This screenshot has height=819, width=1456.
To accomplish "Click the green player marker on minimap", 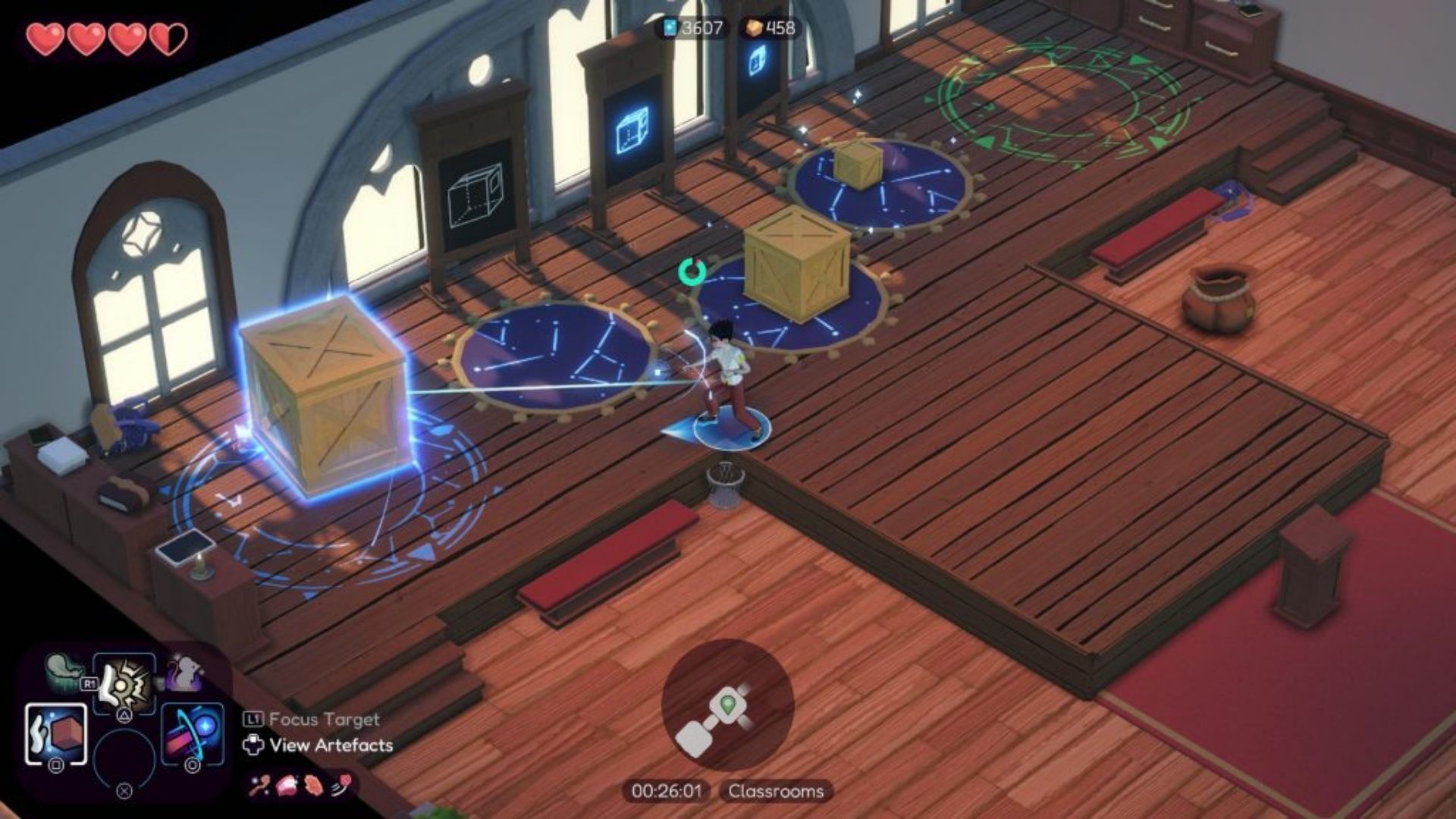I will pyautogui.click(x=729, y=704).
